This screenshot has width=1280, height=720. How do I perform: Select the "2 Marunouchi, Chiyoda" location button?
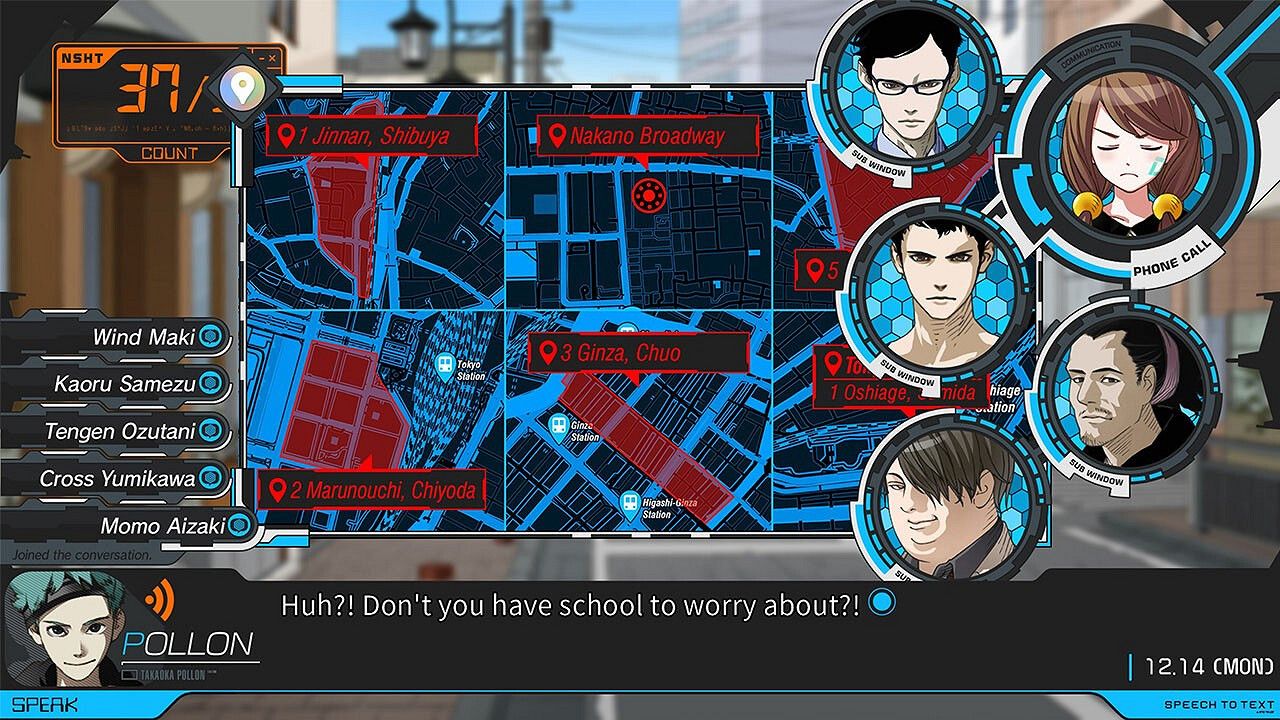pos(373,490)
